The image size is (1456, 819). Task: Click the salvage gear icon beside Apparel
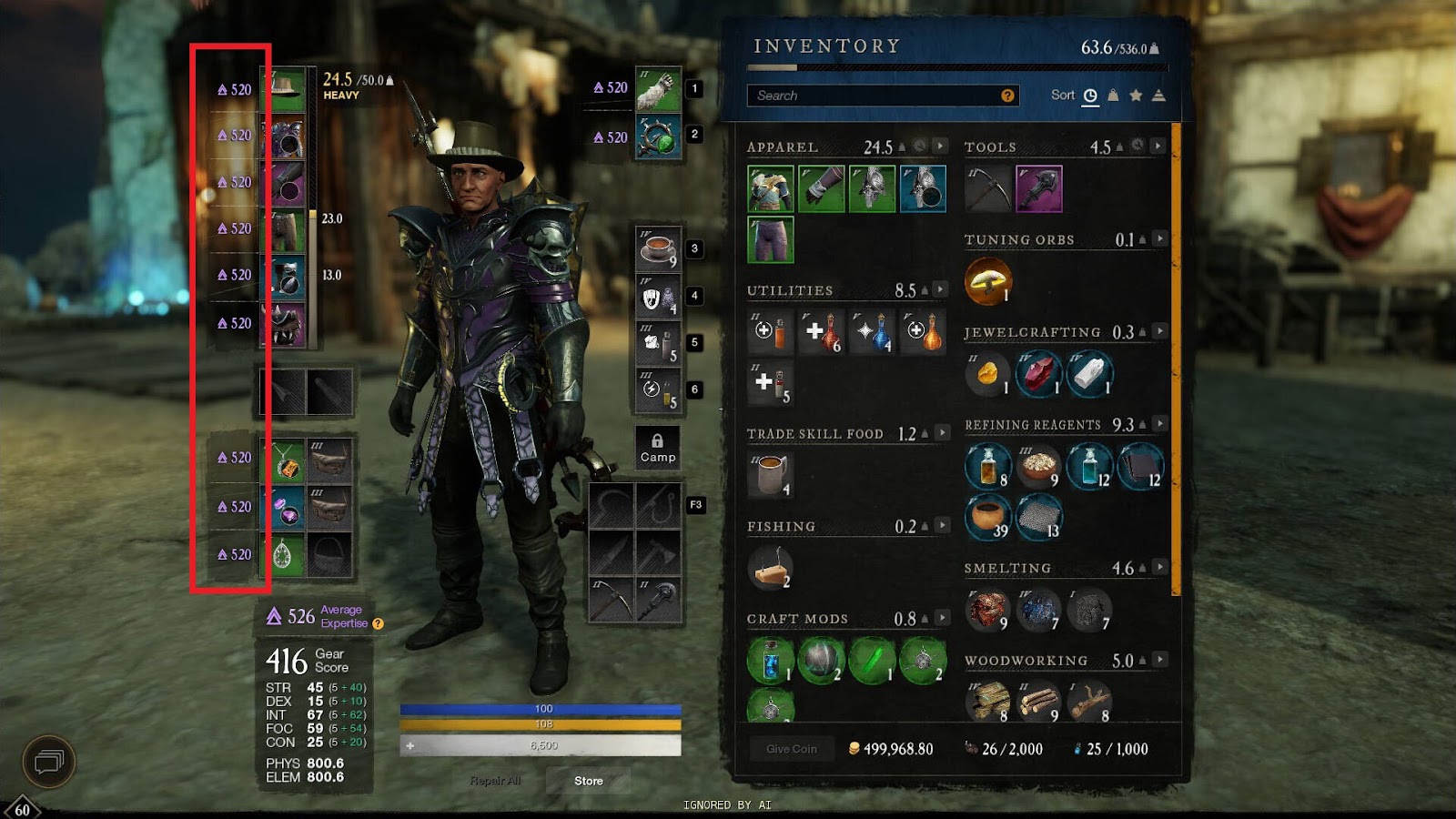point(919,147)
